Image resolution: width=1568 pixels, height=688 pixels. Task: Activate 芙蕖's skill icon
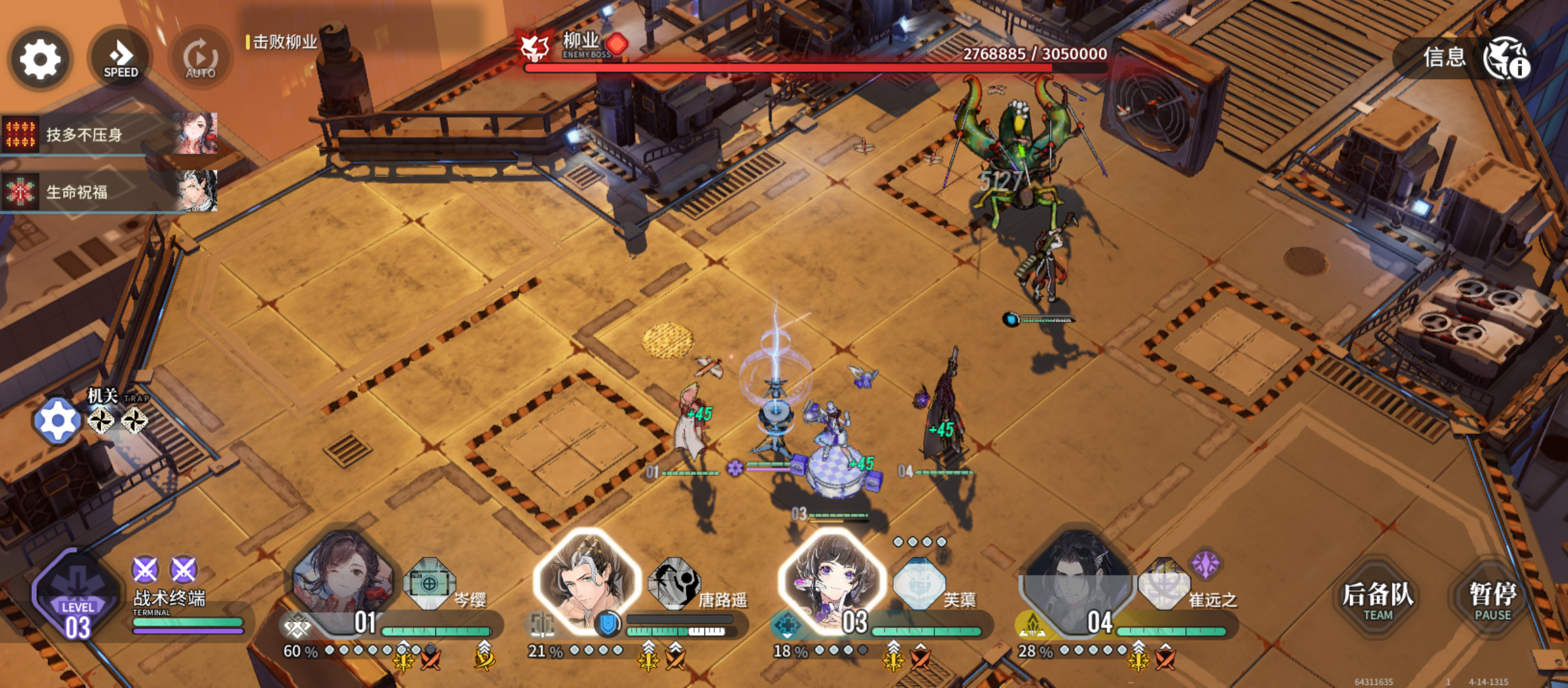coord(918,583)
